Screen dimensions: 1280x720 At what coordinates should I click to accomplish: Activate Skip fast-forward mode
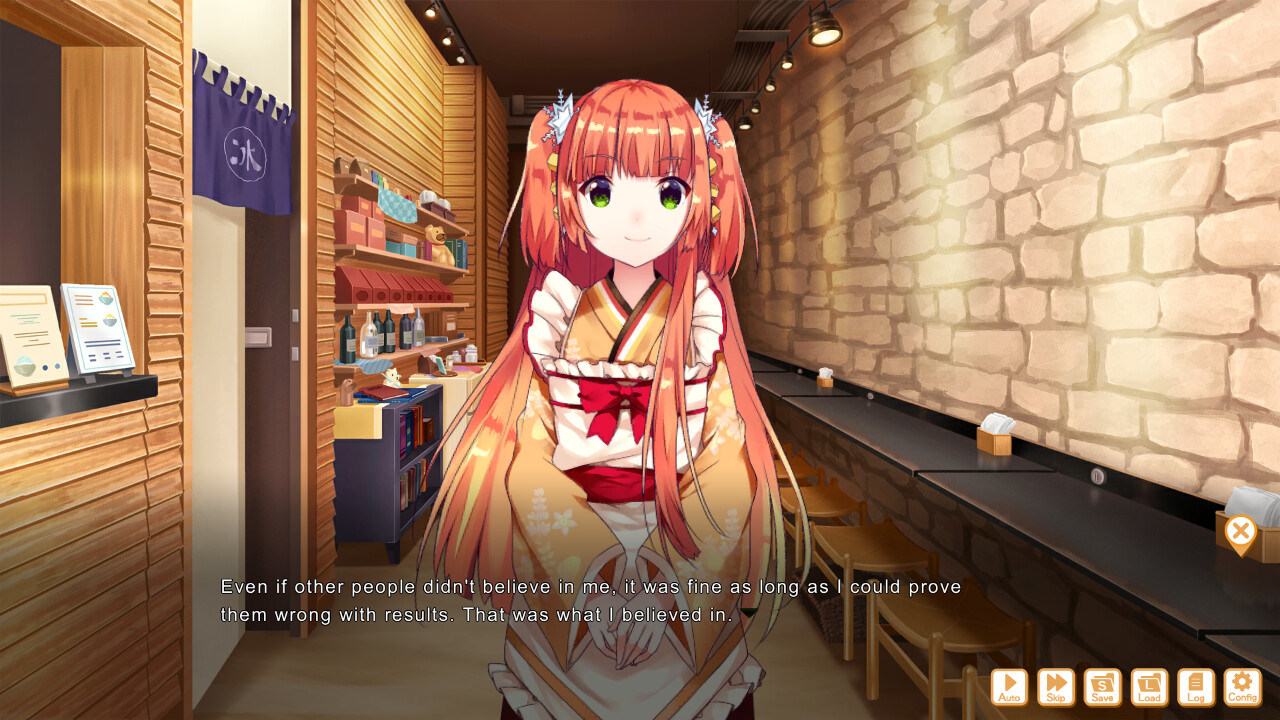(1056, 687)
